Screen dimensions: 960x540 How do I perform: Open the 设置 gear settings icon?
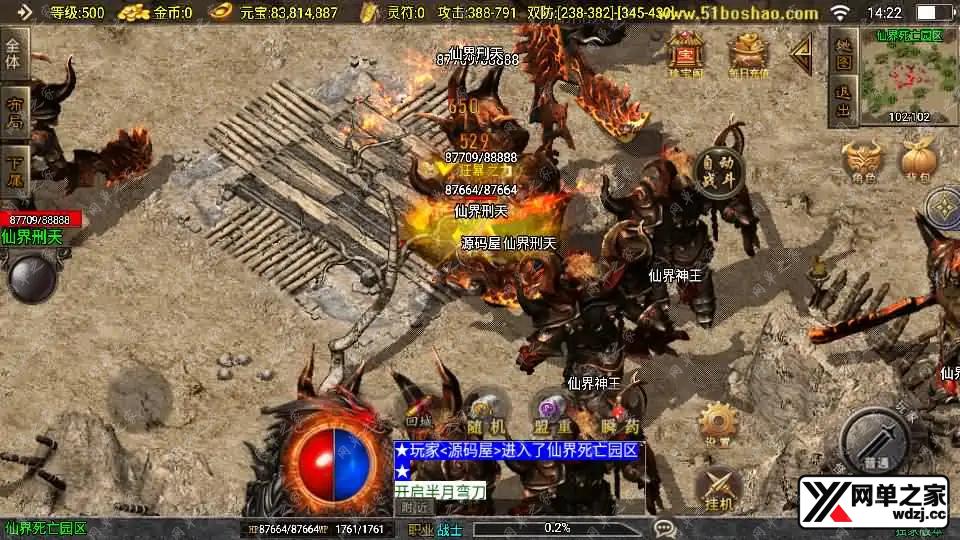pos(716,425)
